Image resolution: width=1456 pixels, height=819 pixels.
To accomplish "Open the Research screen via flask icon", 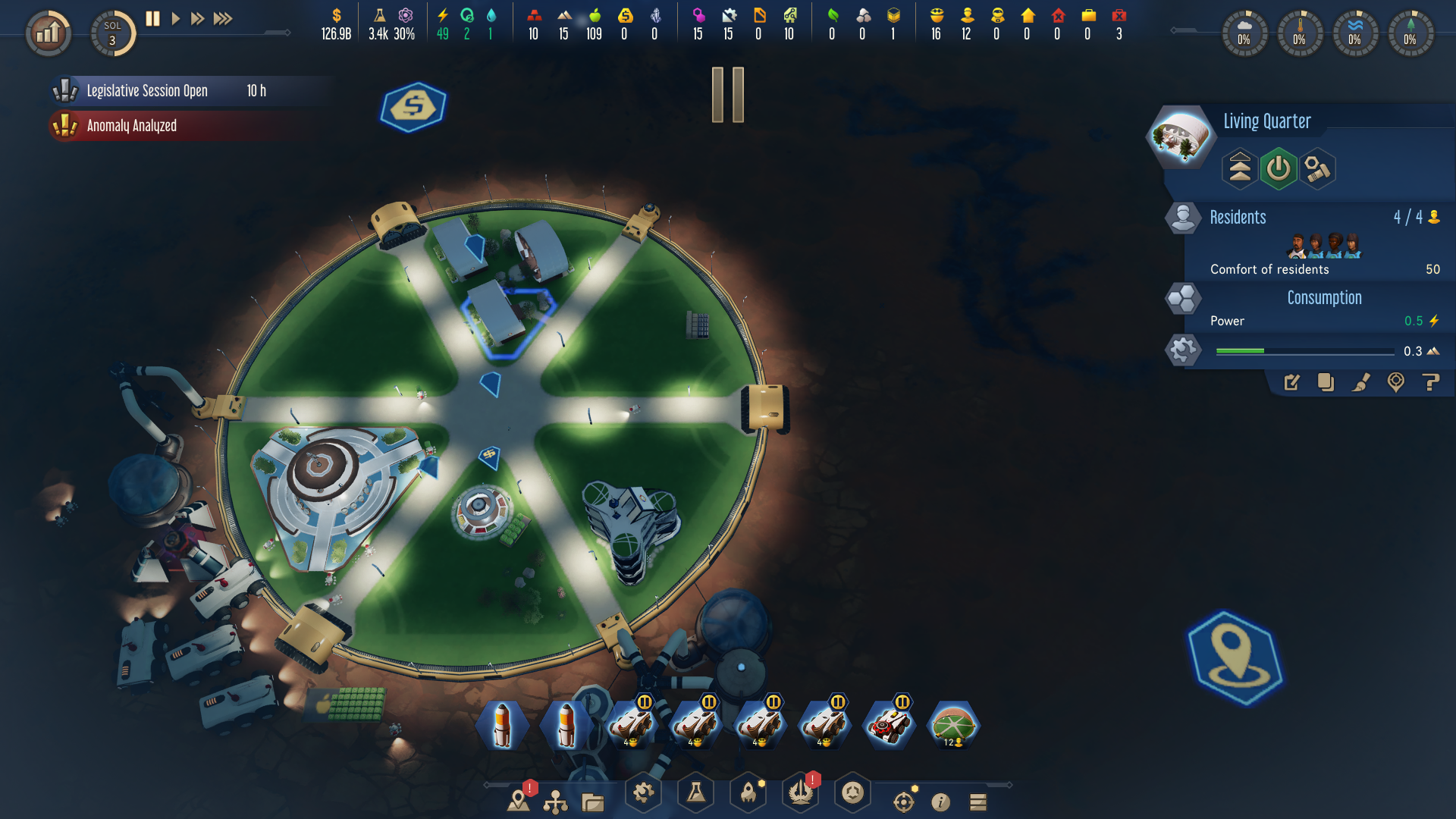I will (x=695, y=793).
